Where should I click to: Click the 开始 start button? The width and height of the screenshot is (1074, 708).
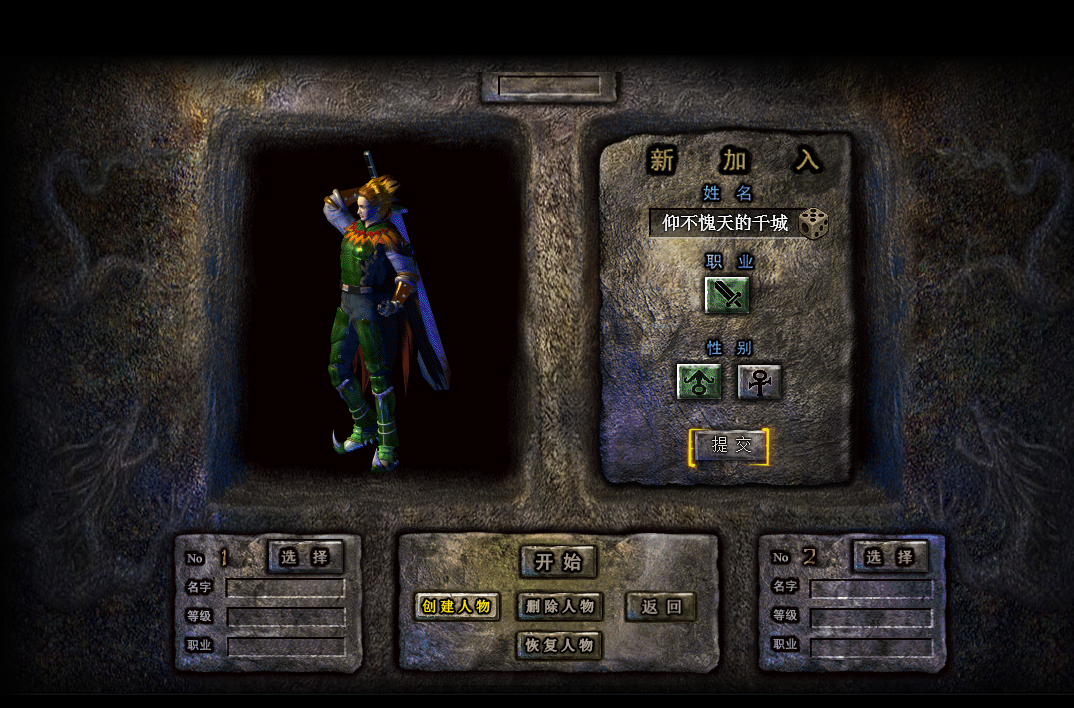tap(558, 562)
